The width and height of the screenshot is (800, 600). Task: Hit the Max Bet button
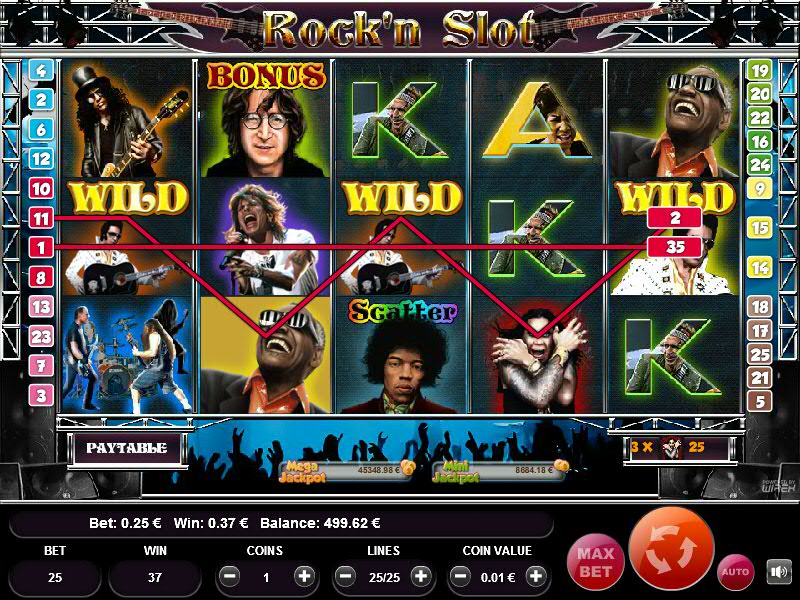click(595, 561)
